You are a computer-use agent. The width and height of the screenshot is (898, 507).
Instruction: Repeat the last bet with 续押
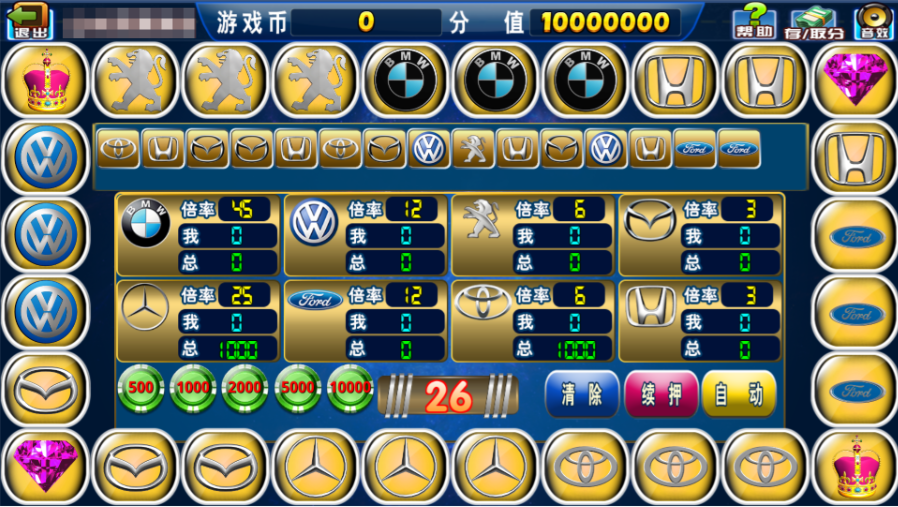660,394
